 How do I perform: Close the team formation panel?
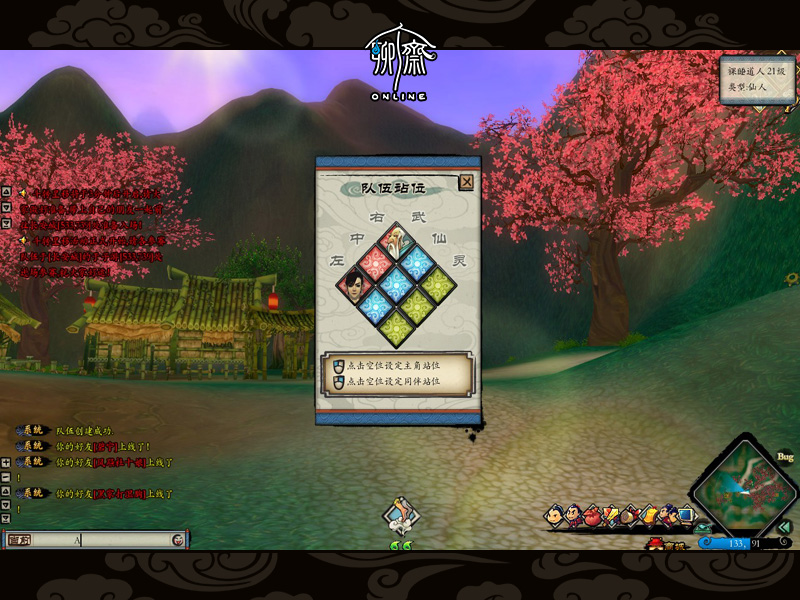click(466, 182)
